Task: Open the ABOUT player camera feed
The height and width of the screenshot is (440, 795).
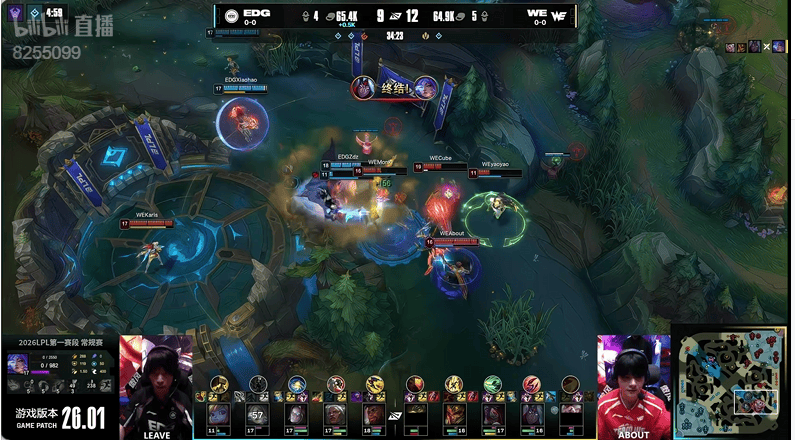Action: coord(633,387)
